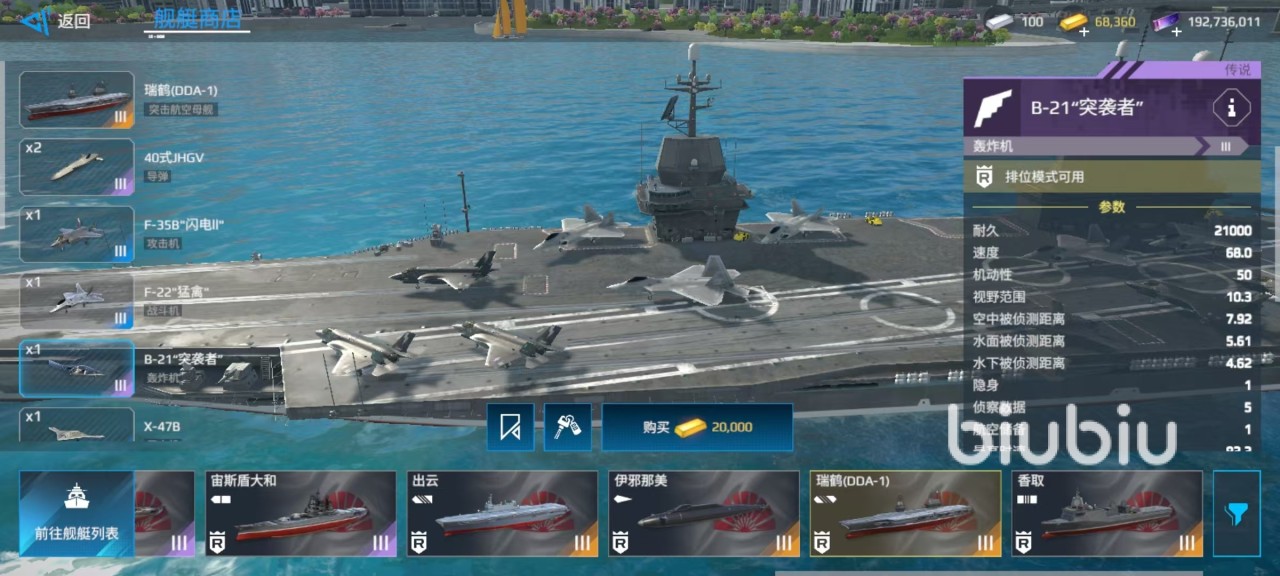
Task: Choose the 宙斯盾大和 ship card
Action: tap(300, 514)
